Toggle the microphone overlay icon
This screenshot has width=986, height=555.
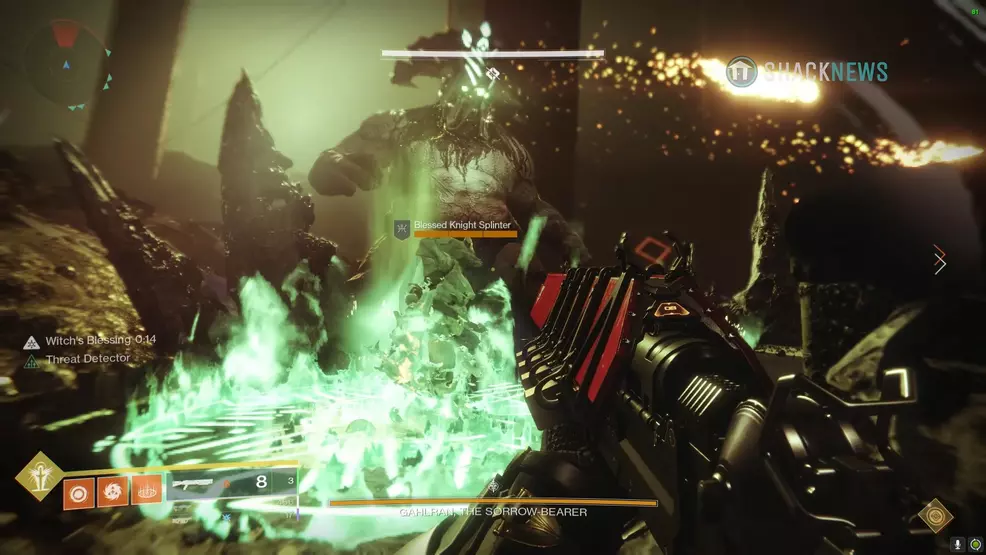pos(958,545)
